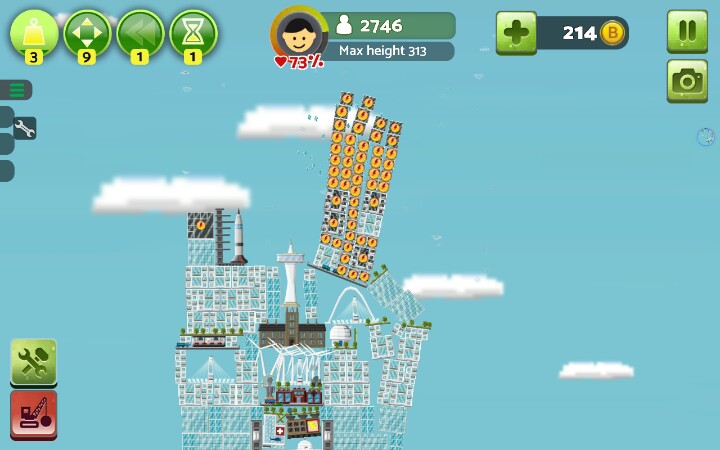
Task: Use the four-arrow move power-up
Action: pos(87,33)
